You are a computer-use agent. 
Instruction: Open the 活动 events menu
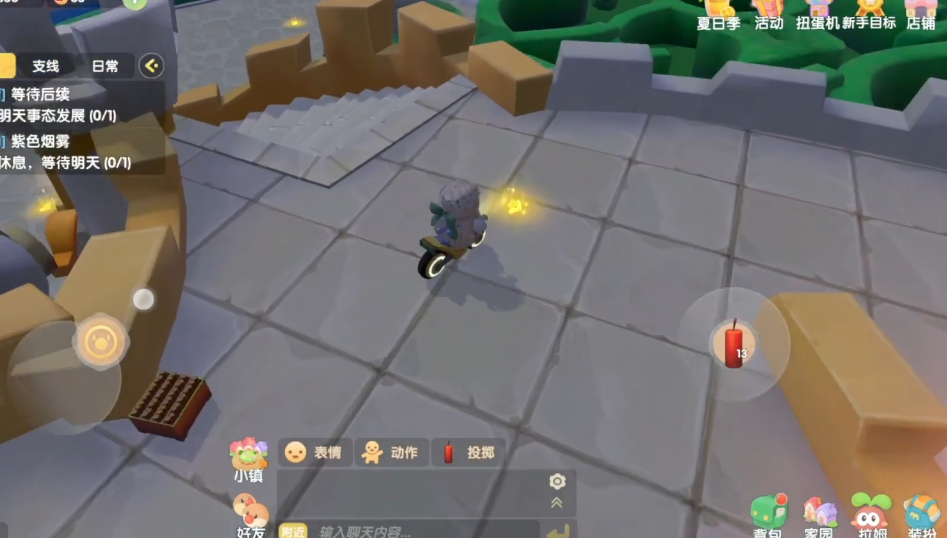(768, 15)
